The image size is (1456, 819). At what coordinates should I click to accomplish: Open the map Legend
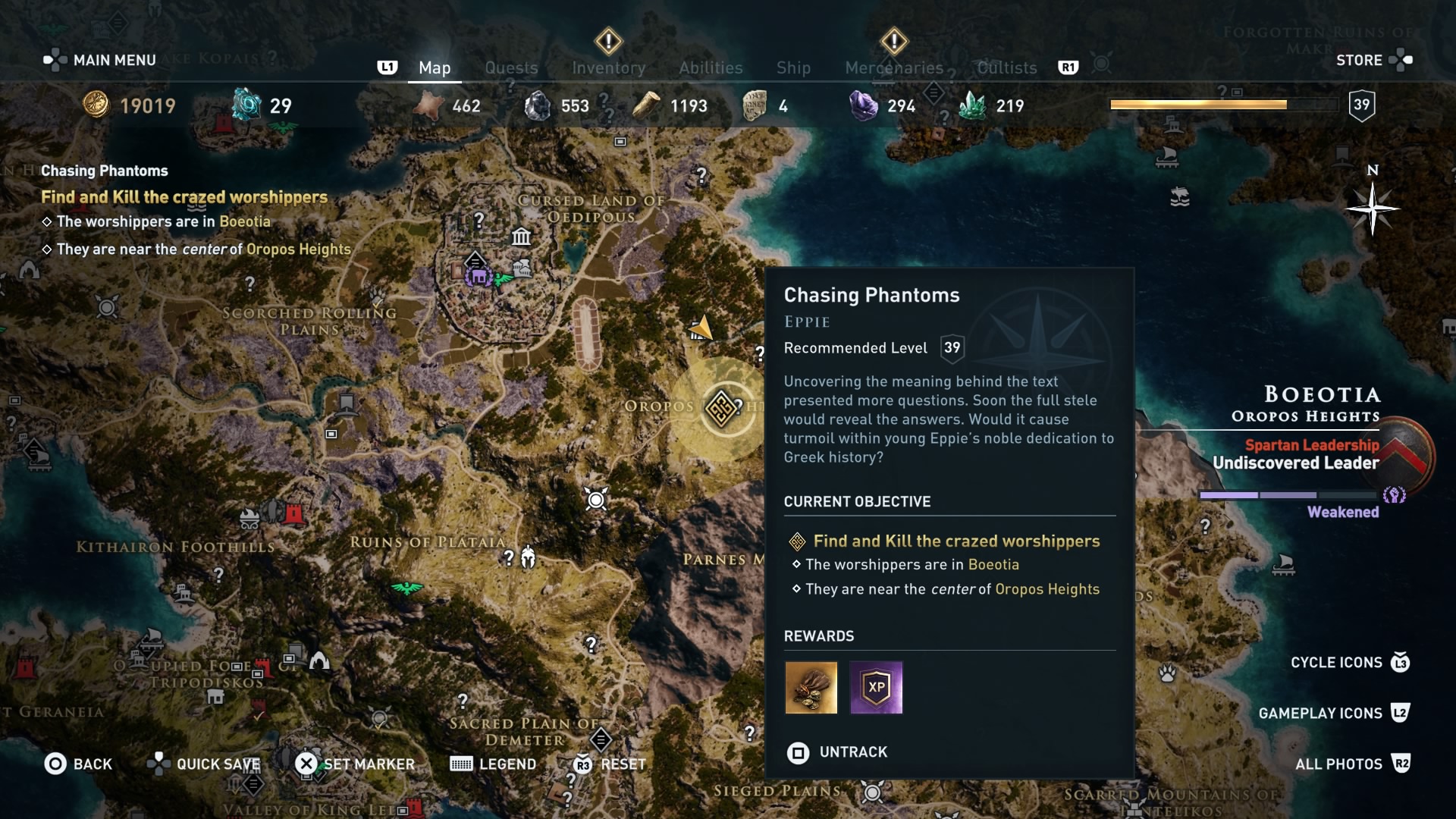click(x=493, y=764)
